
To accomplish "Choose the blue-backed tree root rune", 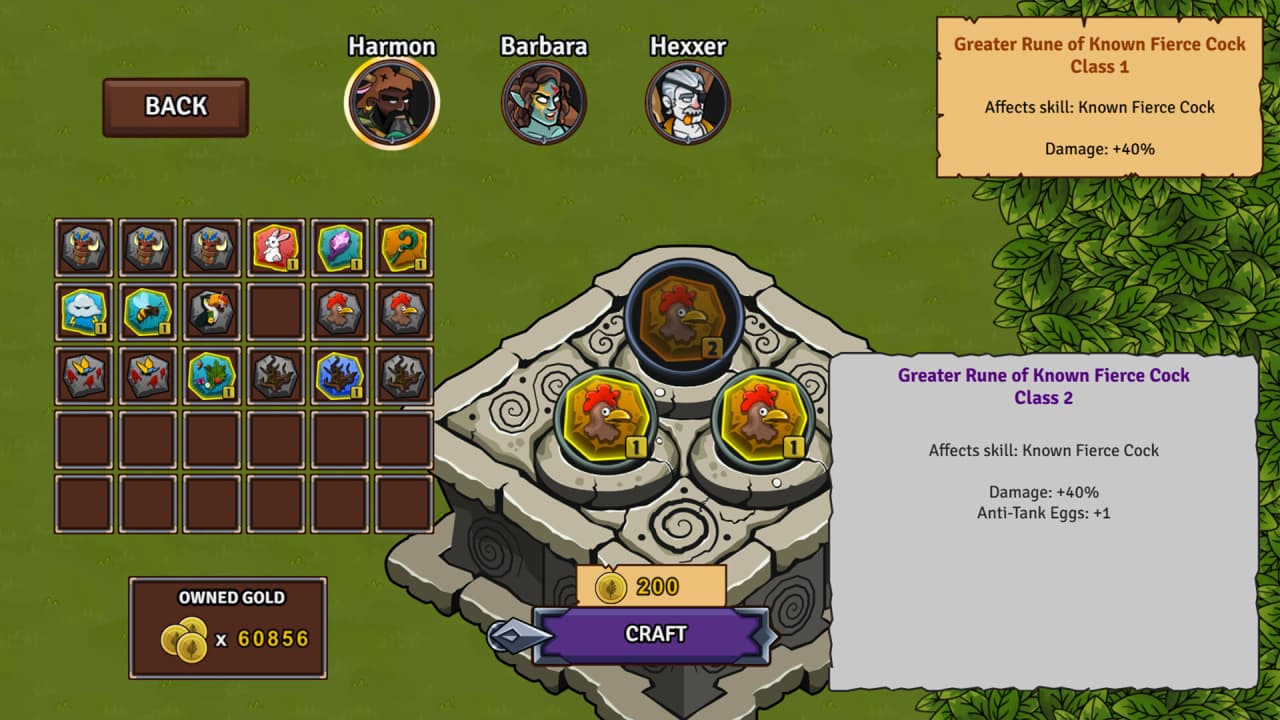I will 340,376.
